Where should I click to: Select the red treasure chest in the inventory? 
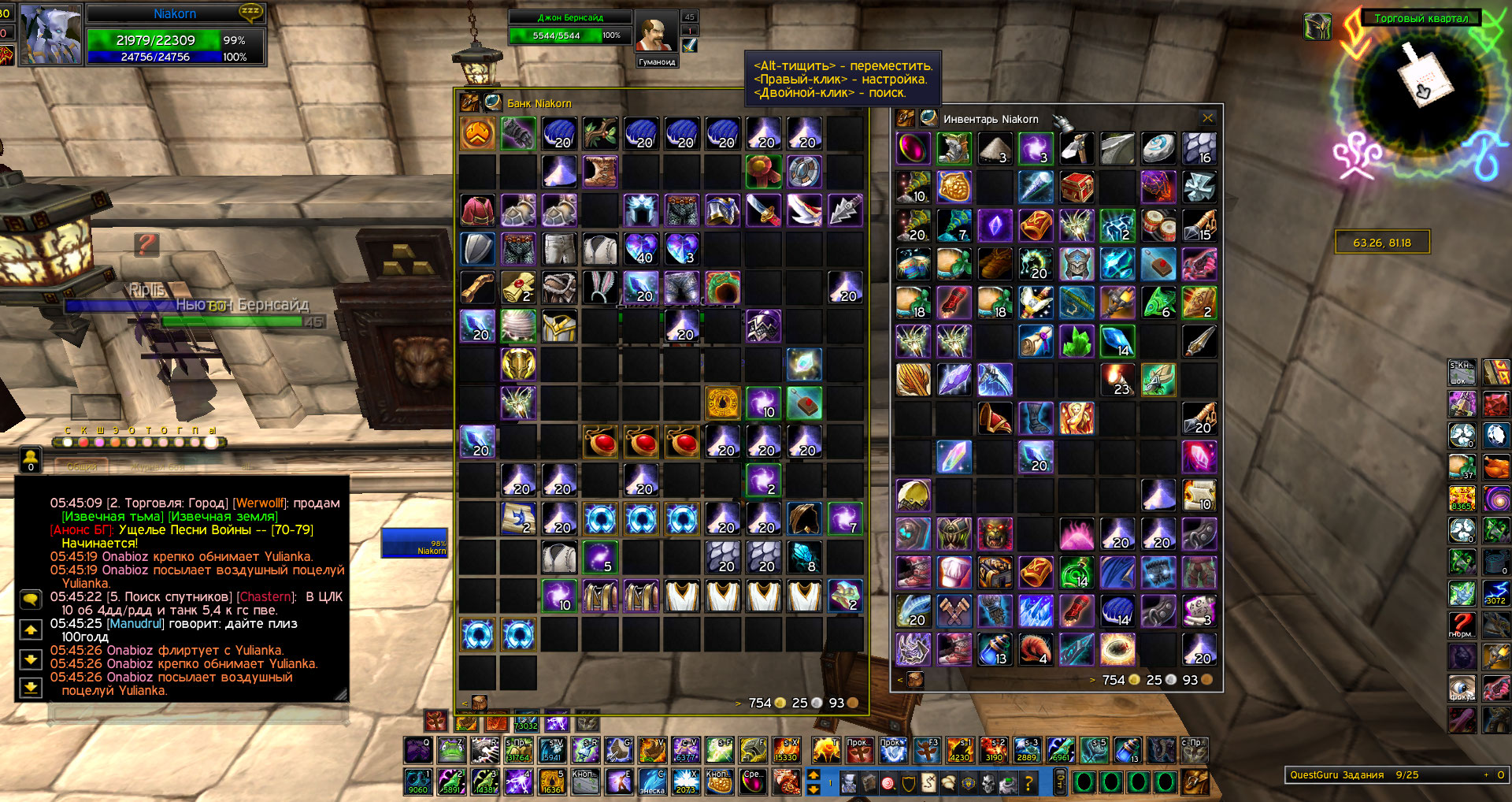[1076, 188]
